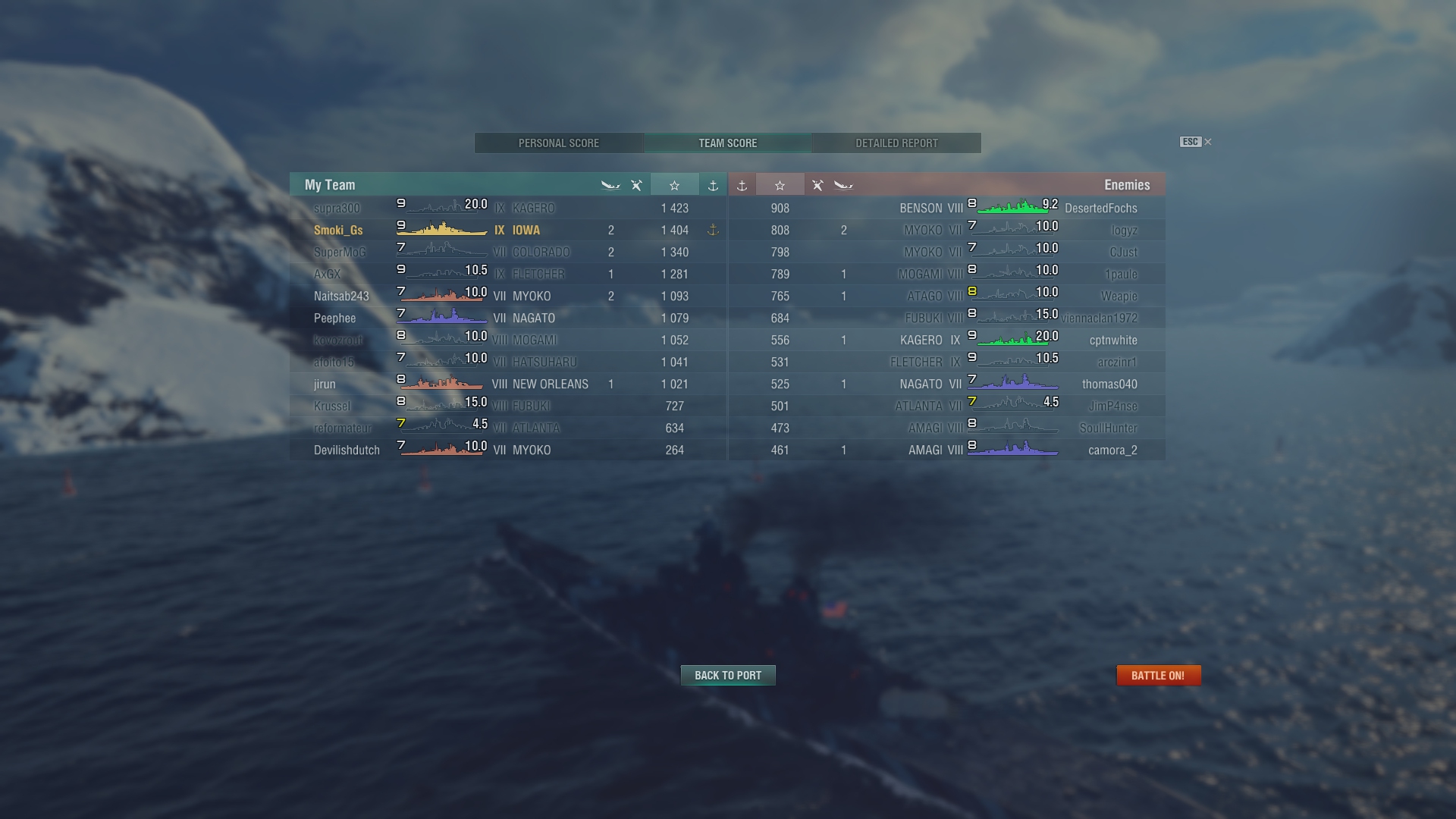Sort Enemies by star score column
Viewport: 1456px width, 819px height.
pos(780,185)
